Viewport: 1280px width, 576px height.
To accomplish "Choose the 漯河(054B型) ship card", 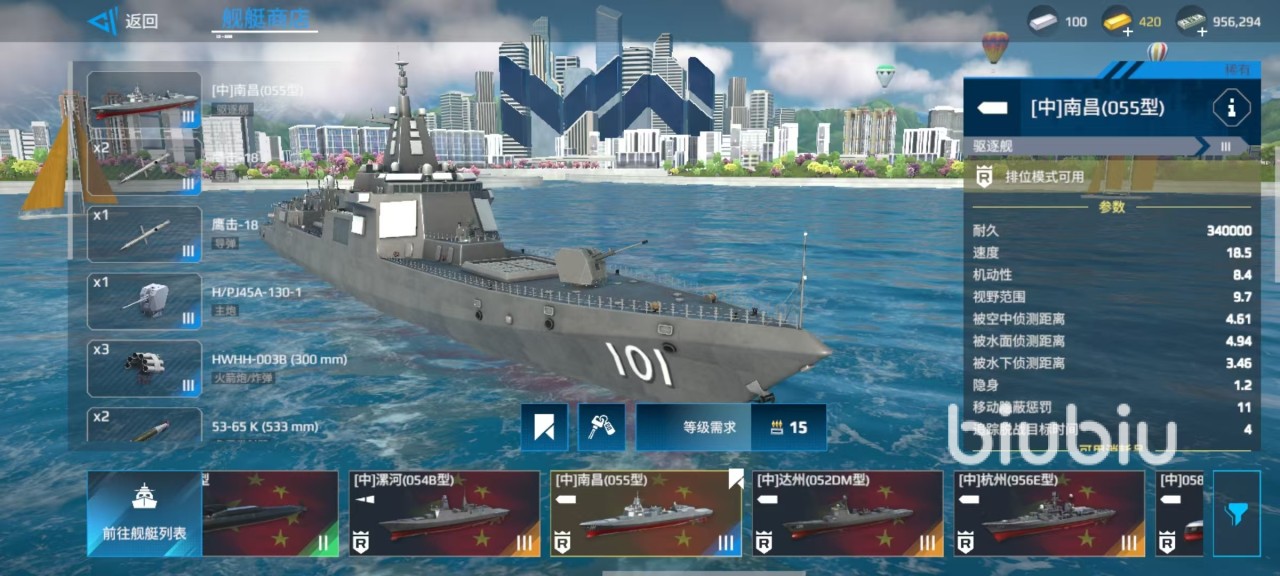I will point(444,514).
